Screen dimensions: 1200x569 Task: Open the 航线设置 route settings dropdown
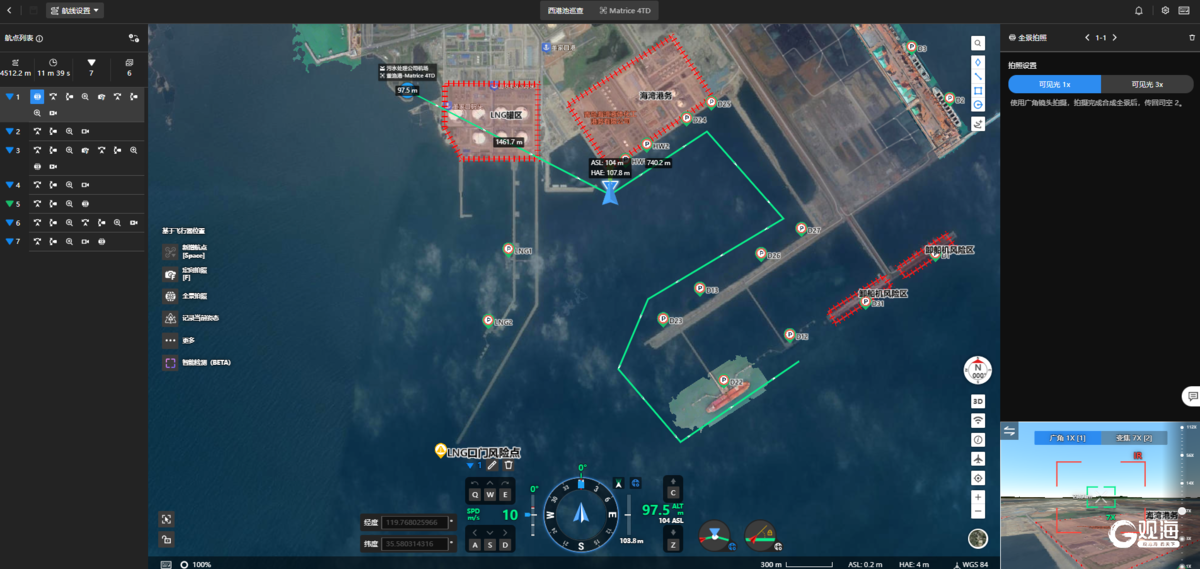tap(75, 11)
